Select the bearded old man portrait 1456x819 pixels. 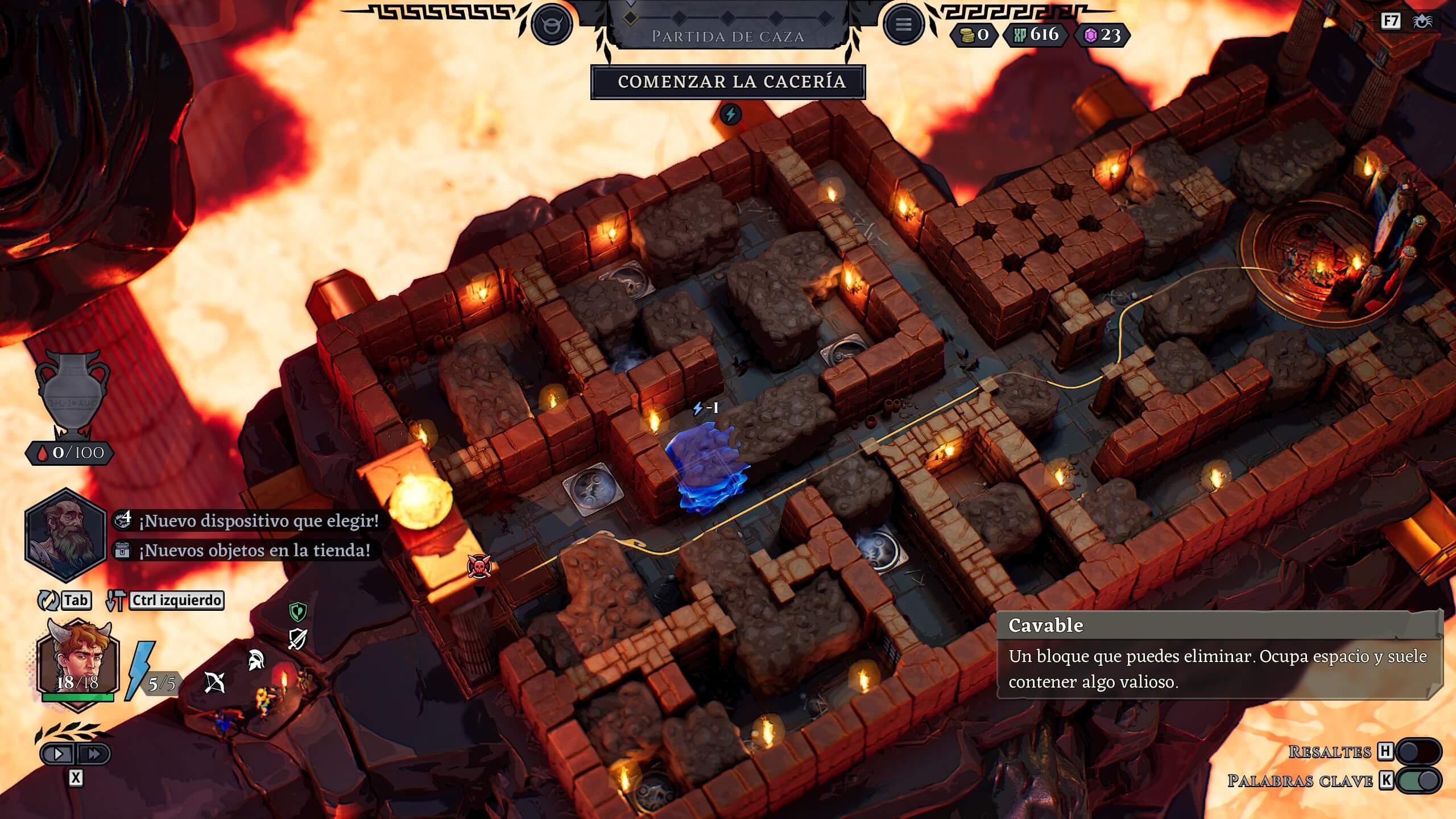pos(65,535)
